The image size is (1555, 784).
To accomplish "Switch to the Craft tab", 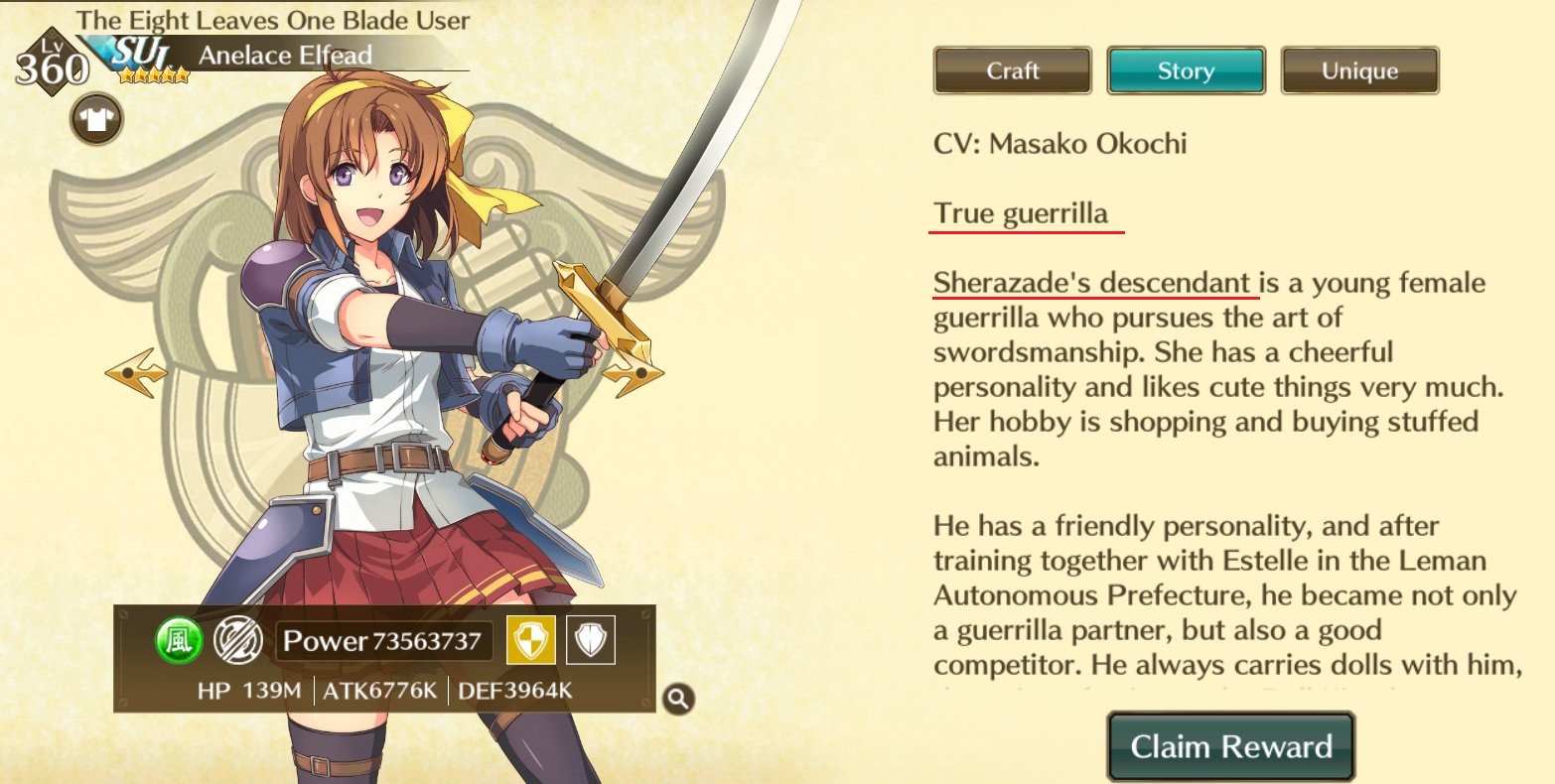I will (1012, 71).
